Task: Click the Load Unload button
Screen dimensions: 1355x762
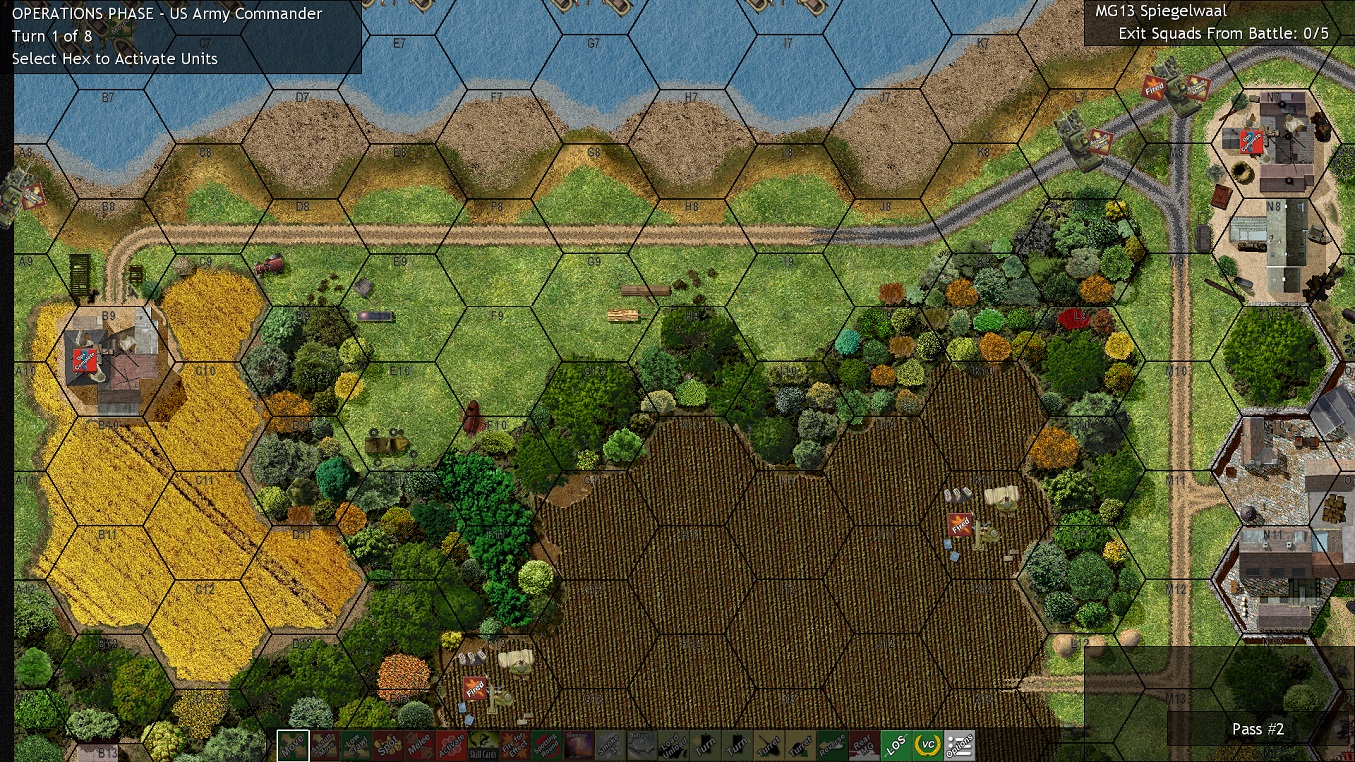Action: (674, 746)
